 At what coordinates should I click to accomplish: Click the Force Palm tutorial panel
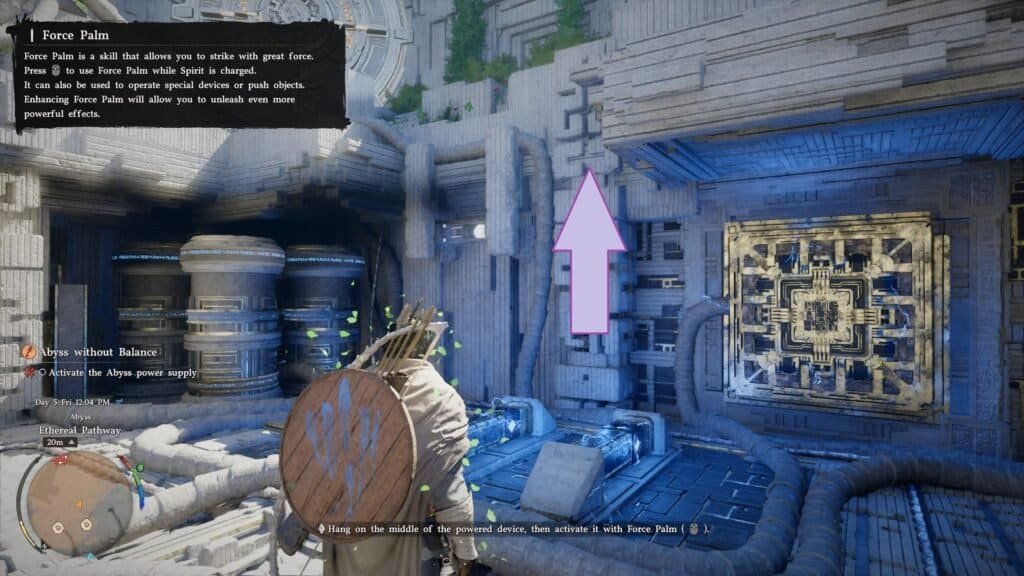tap(178, 75)
